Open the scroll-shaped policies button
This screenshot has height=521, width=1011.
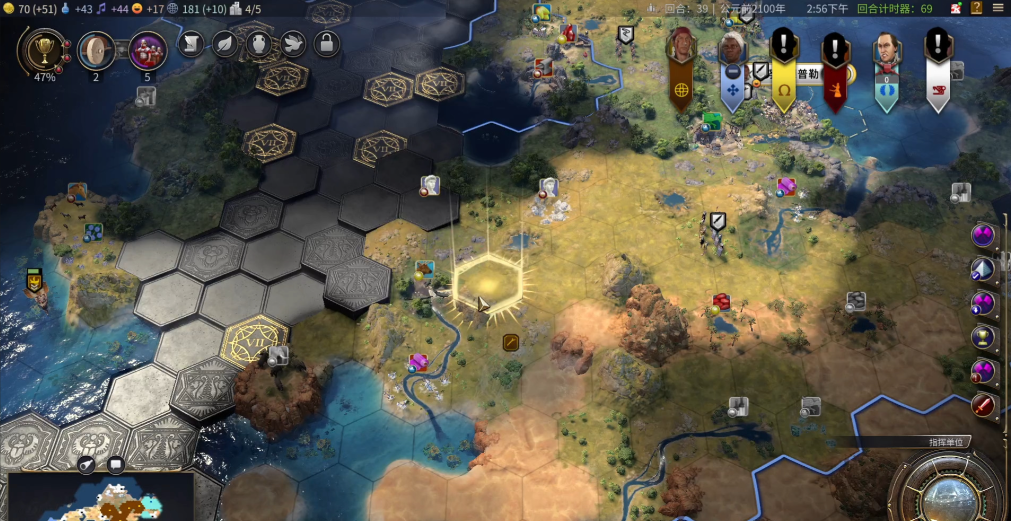pyautogui.click(x=191, y=44)
